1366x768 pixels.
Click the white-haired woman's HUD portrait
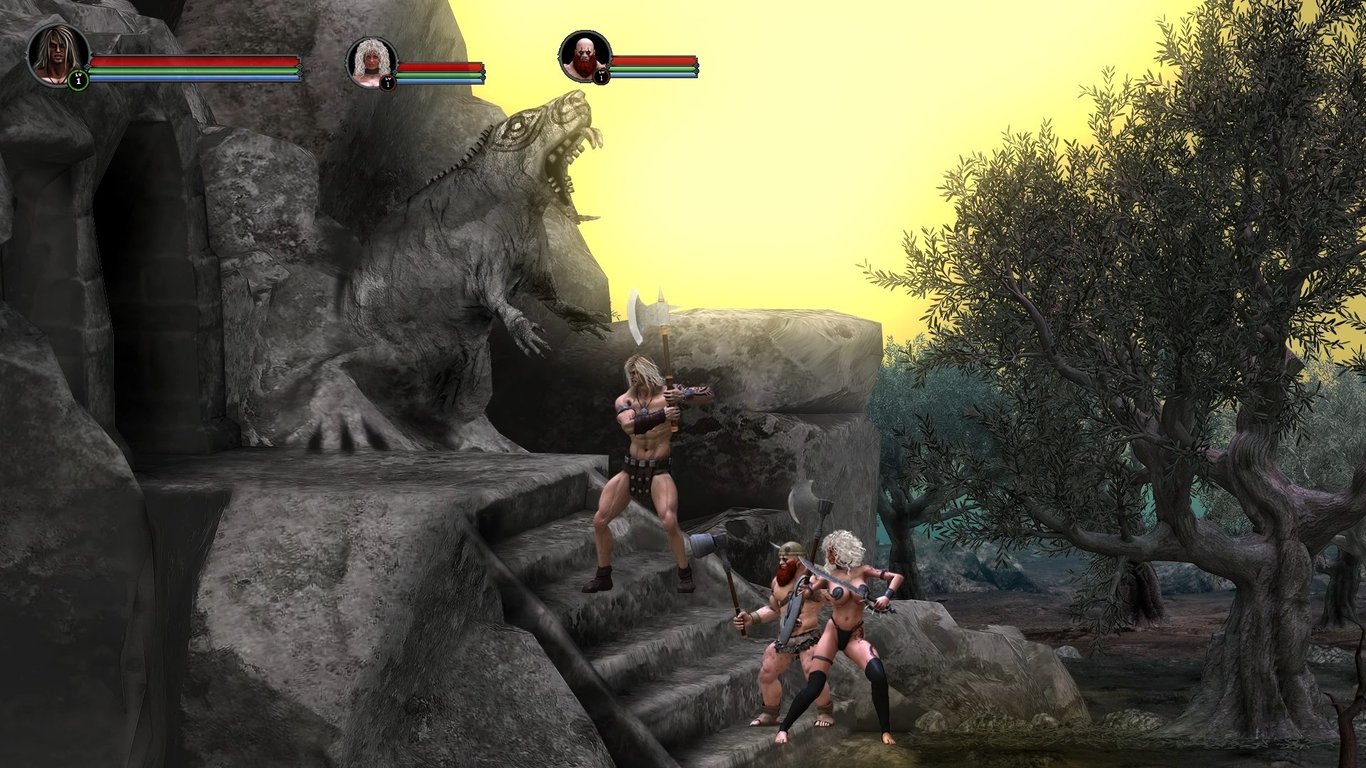tap(373, 64)
